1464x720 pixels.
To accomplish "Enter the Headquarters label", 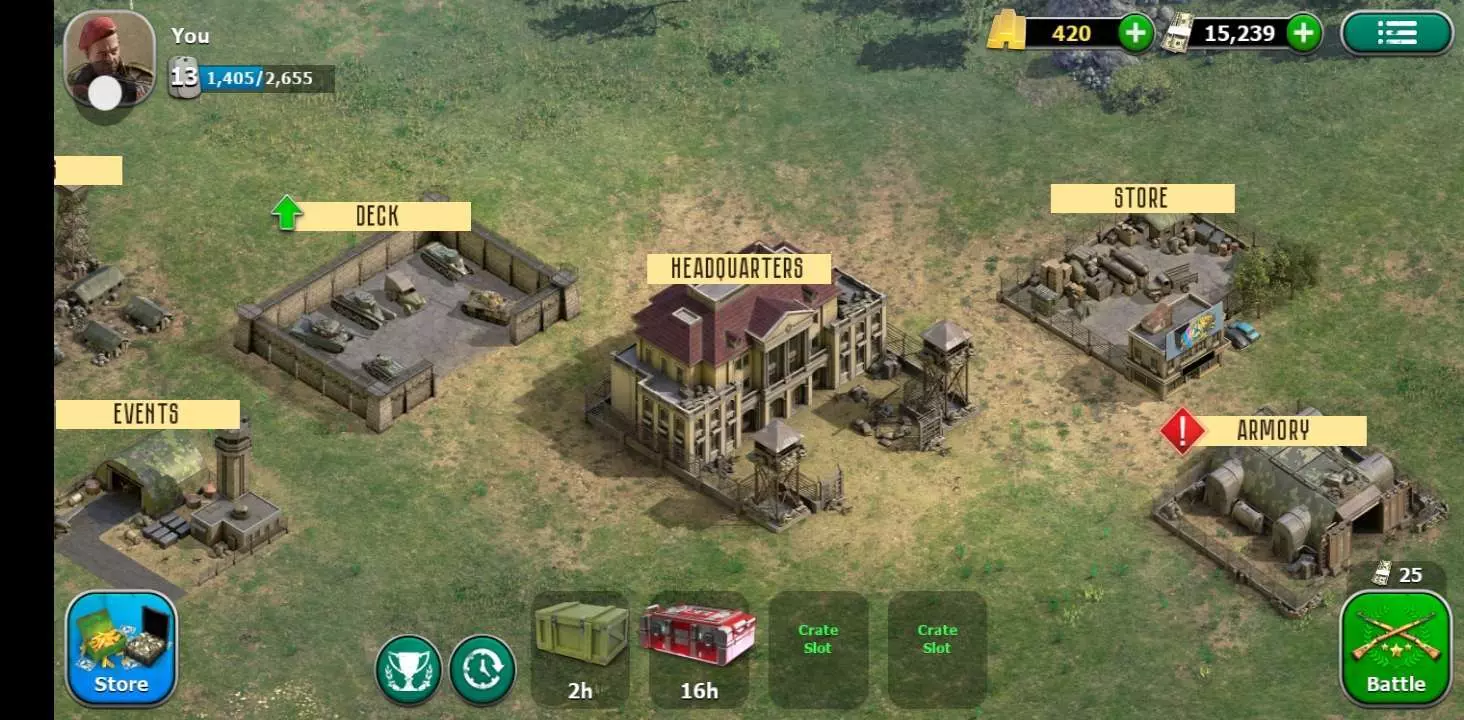I will pos(738,268).
